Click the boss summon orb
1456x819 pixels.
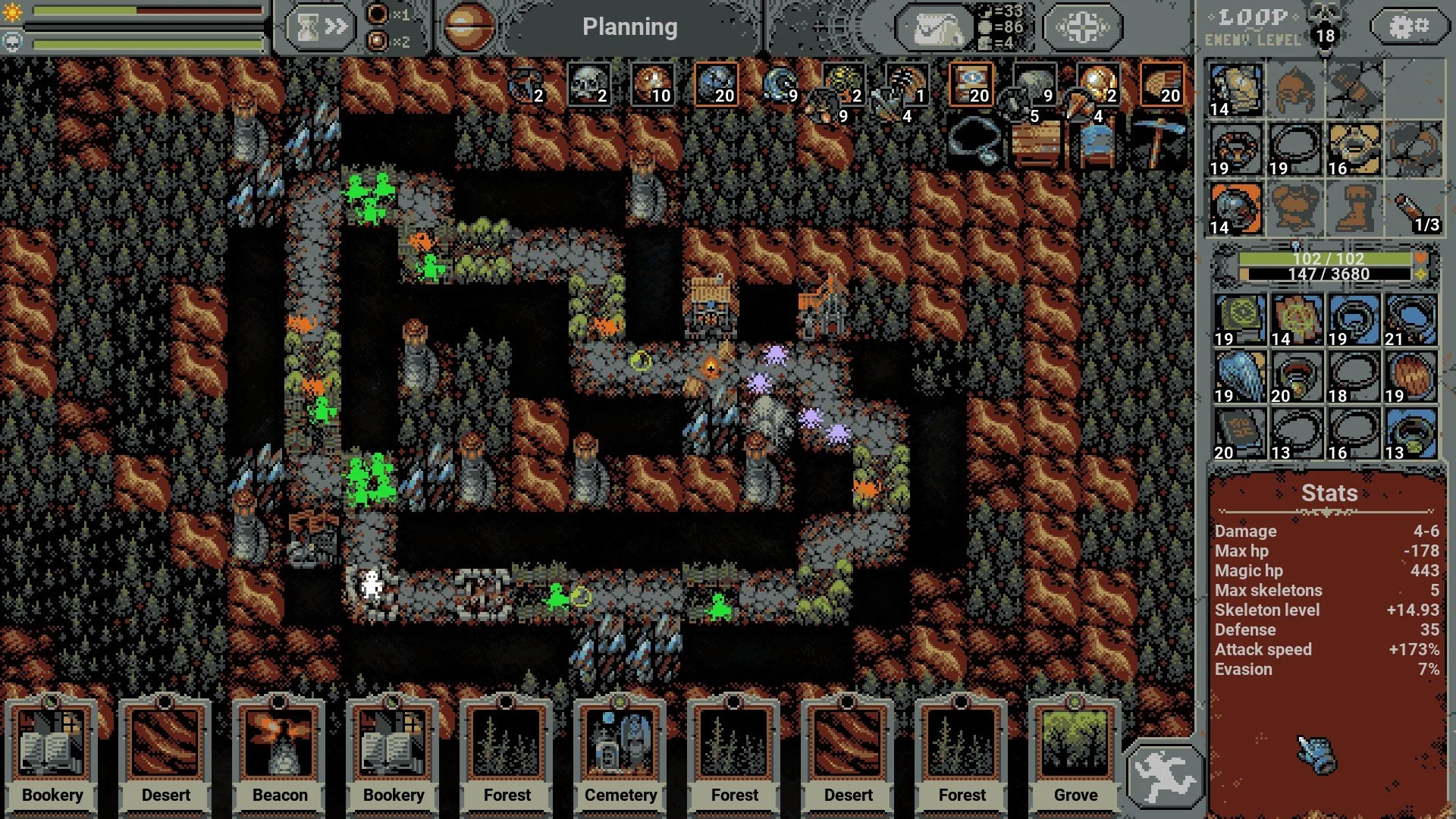467,27
